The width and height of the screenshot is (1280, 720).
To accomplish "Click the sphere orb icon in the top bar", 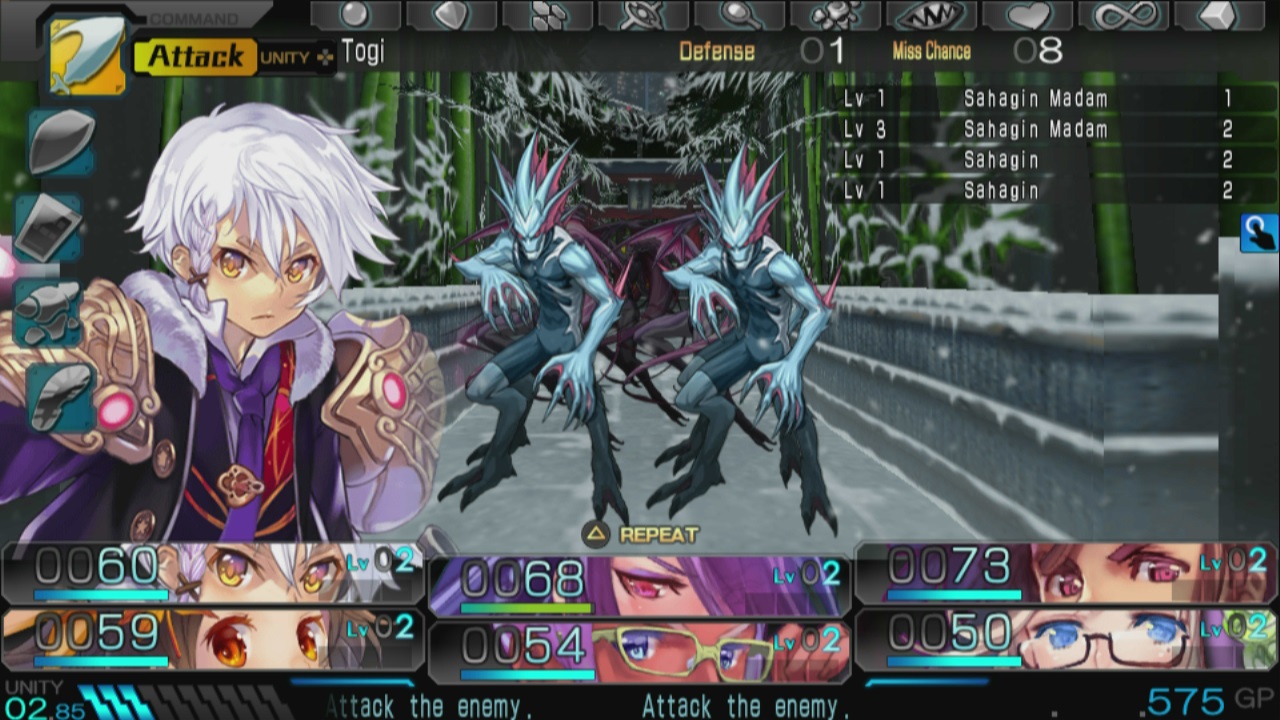I will click(x=354, y=12).
